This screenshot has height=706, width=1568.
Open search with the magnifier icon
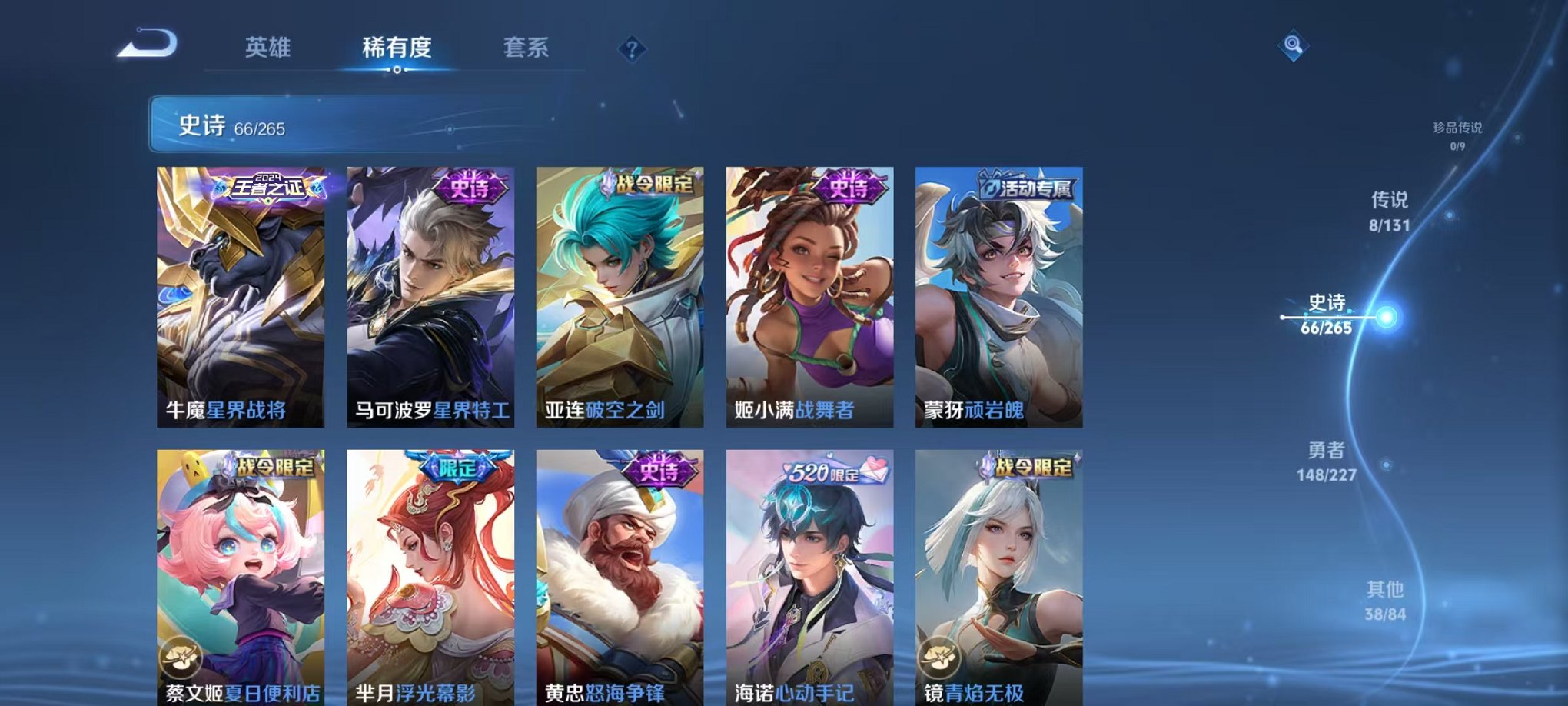point(1294,46)
